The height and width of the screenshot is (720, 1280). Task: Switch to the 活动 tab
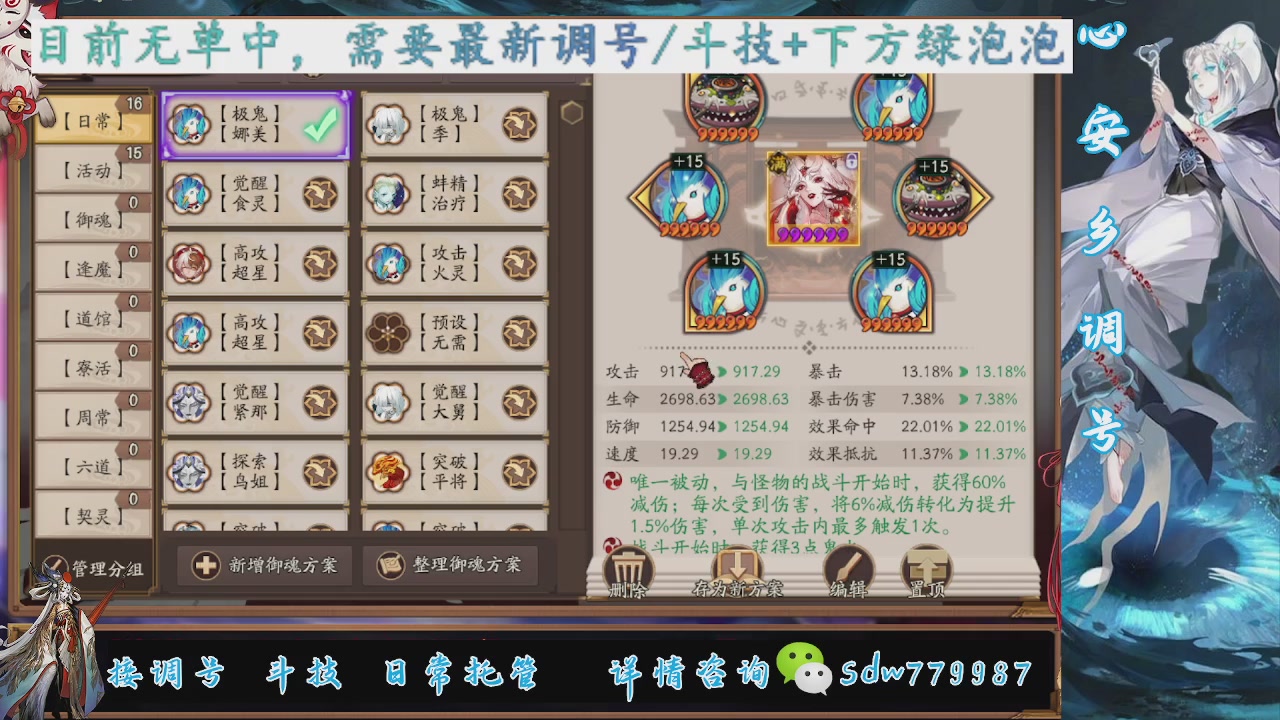pyautogui.click(x=90, y=171)
